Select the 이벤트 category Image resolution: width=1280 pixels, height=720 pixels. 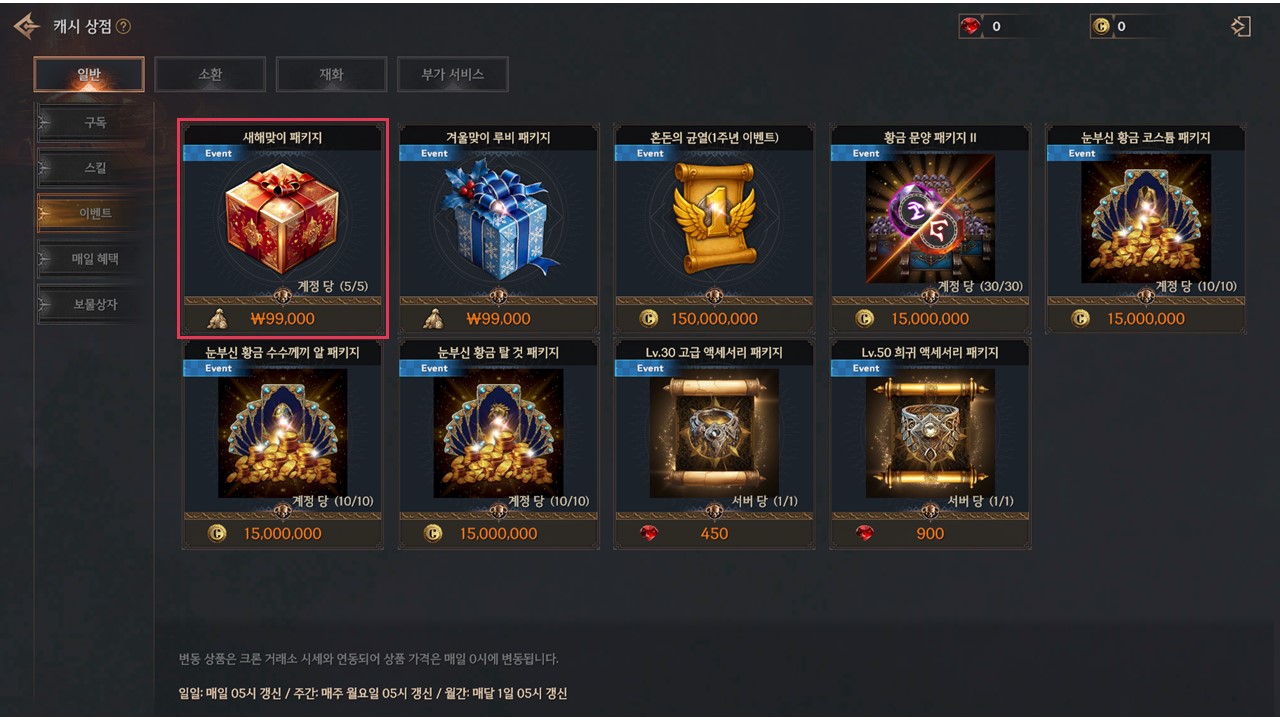[x=94, y=213]
